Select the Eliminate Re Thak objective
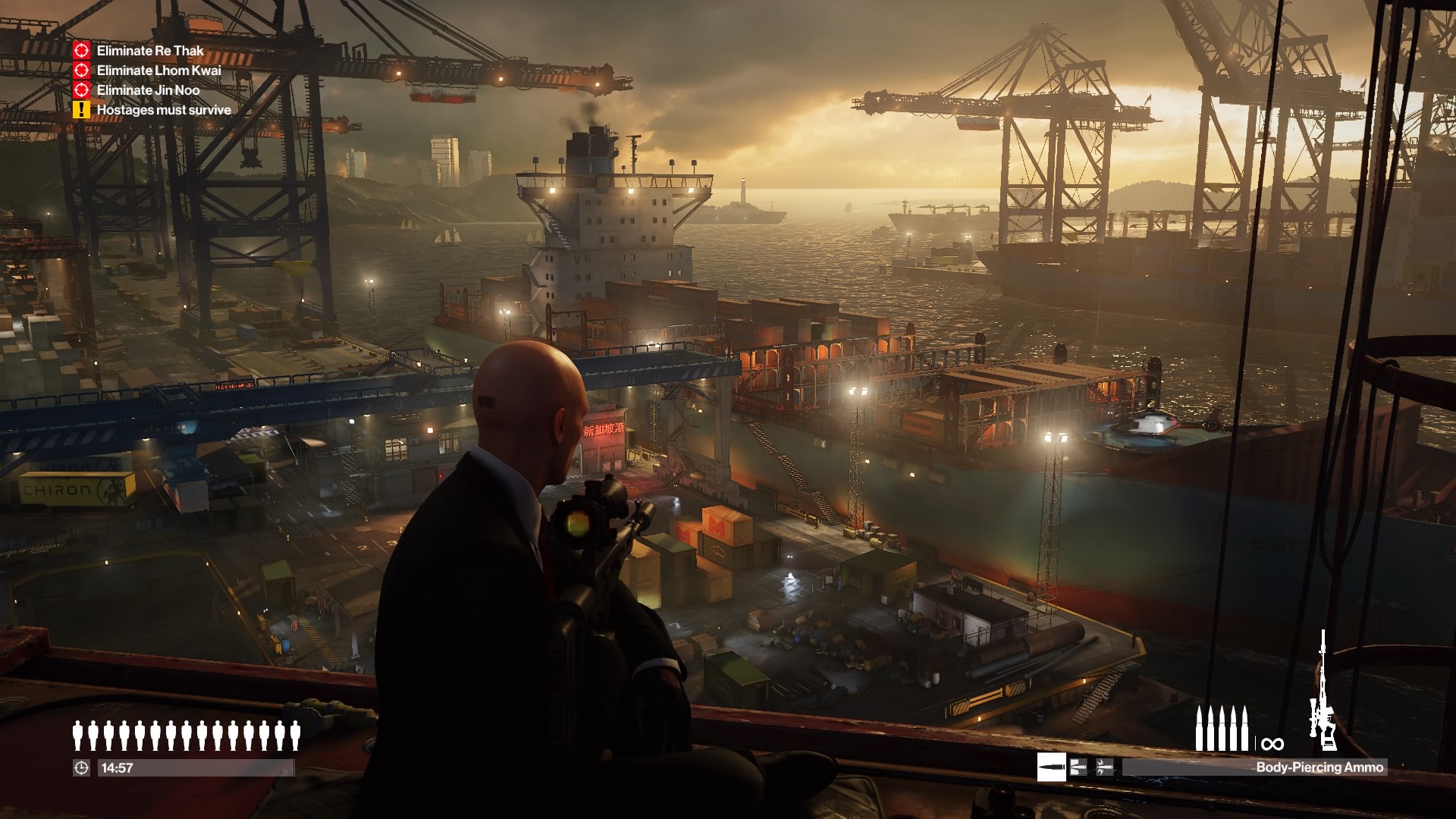Viewport: 1456px width, 819px height. coord(149,51)
